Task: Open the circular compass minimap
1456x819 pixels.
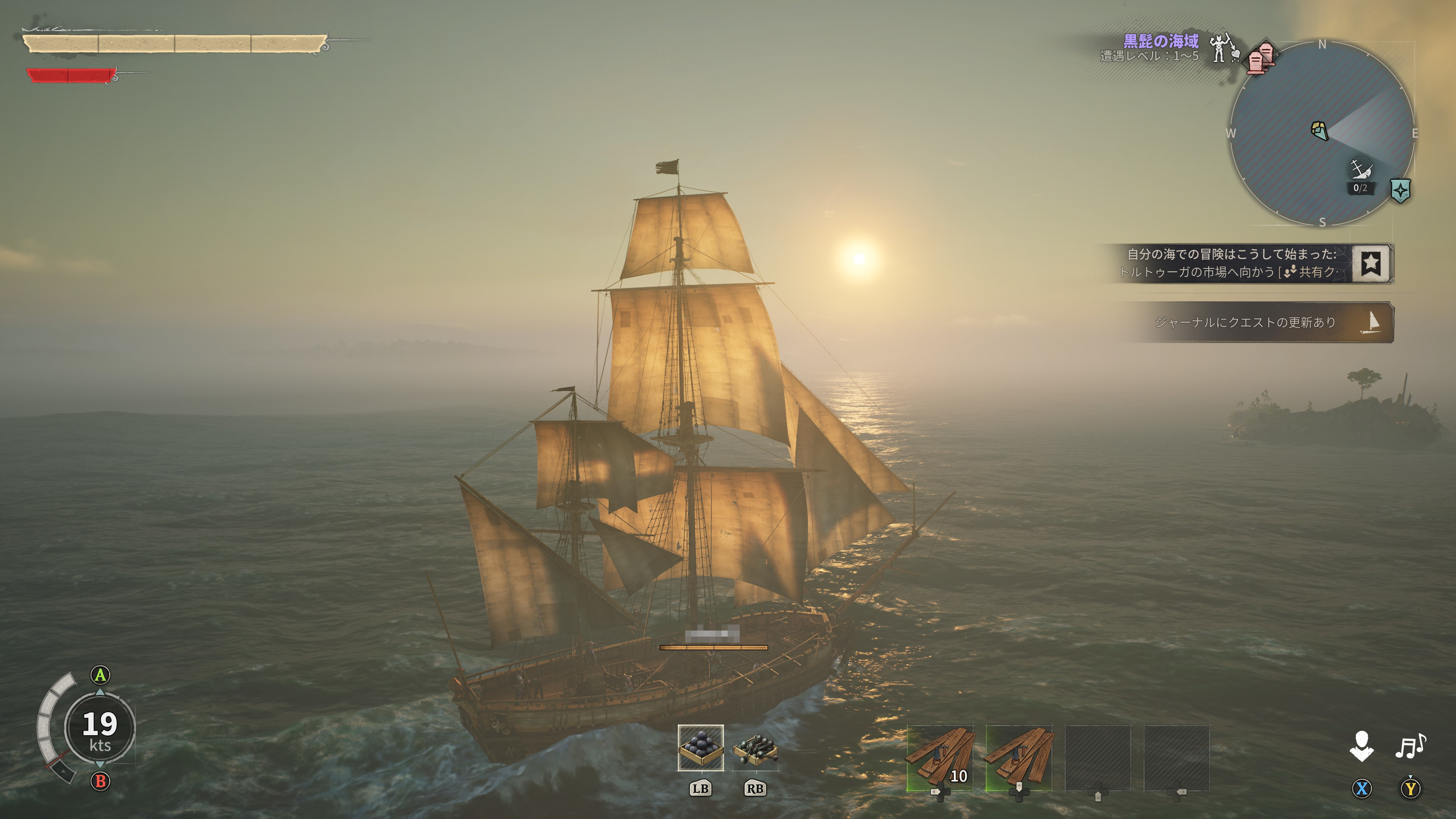Action: (x=1322, y=133)
